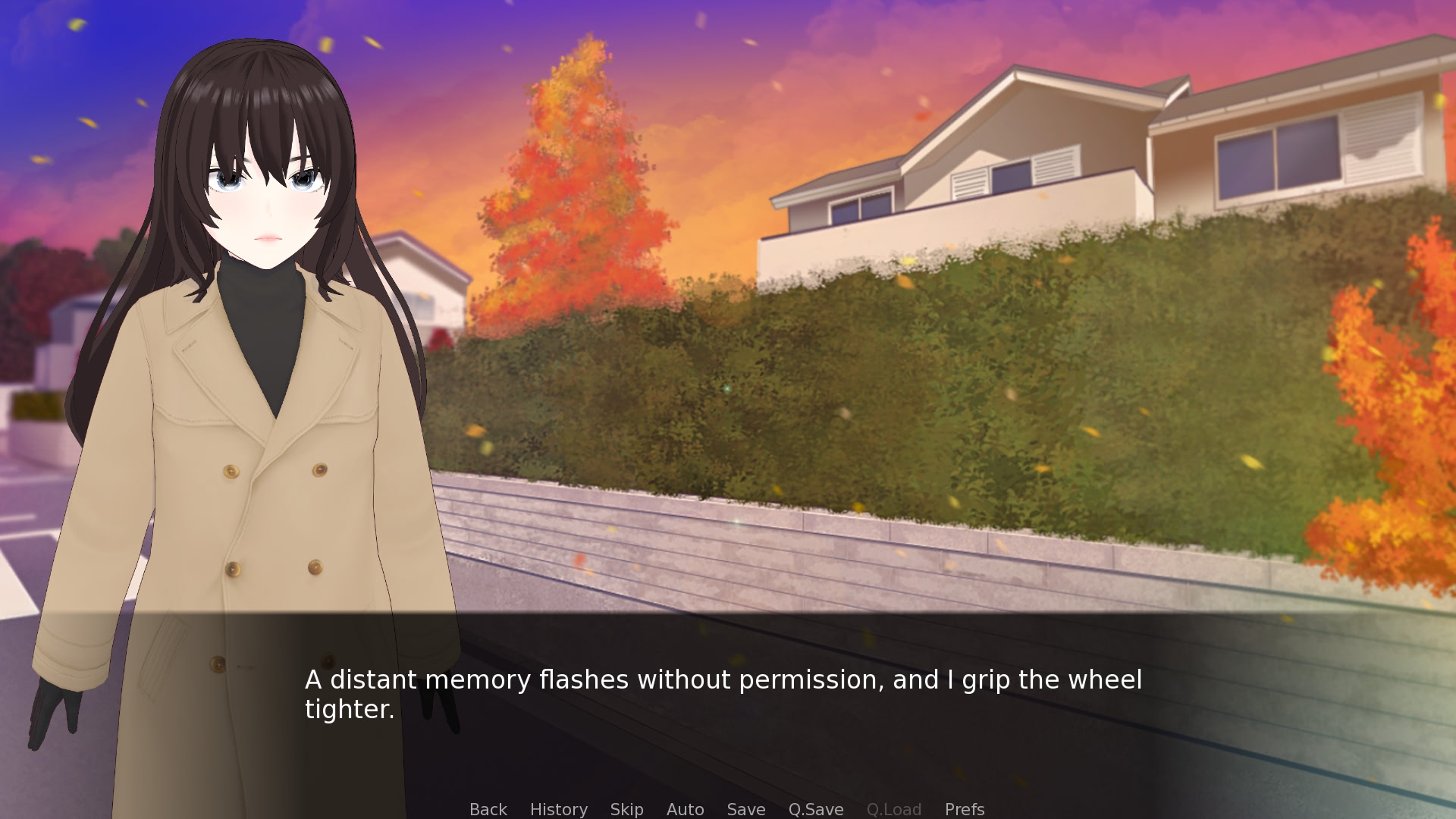
Task: Make a quick save with Q.Save
Action: pyautogui.click(x=815, y=809)
